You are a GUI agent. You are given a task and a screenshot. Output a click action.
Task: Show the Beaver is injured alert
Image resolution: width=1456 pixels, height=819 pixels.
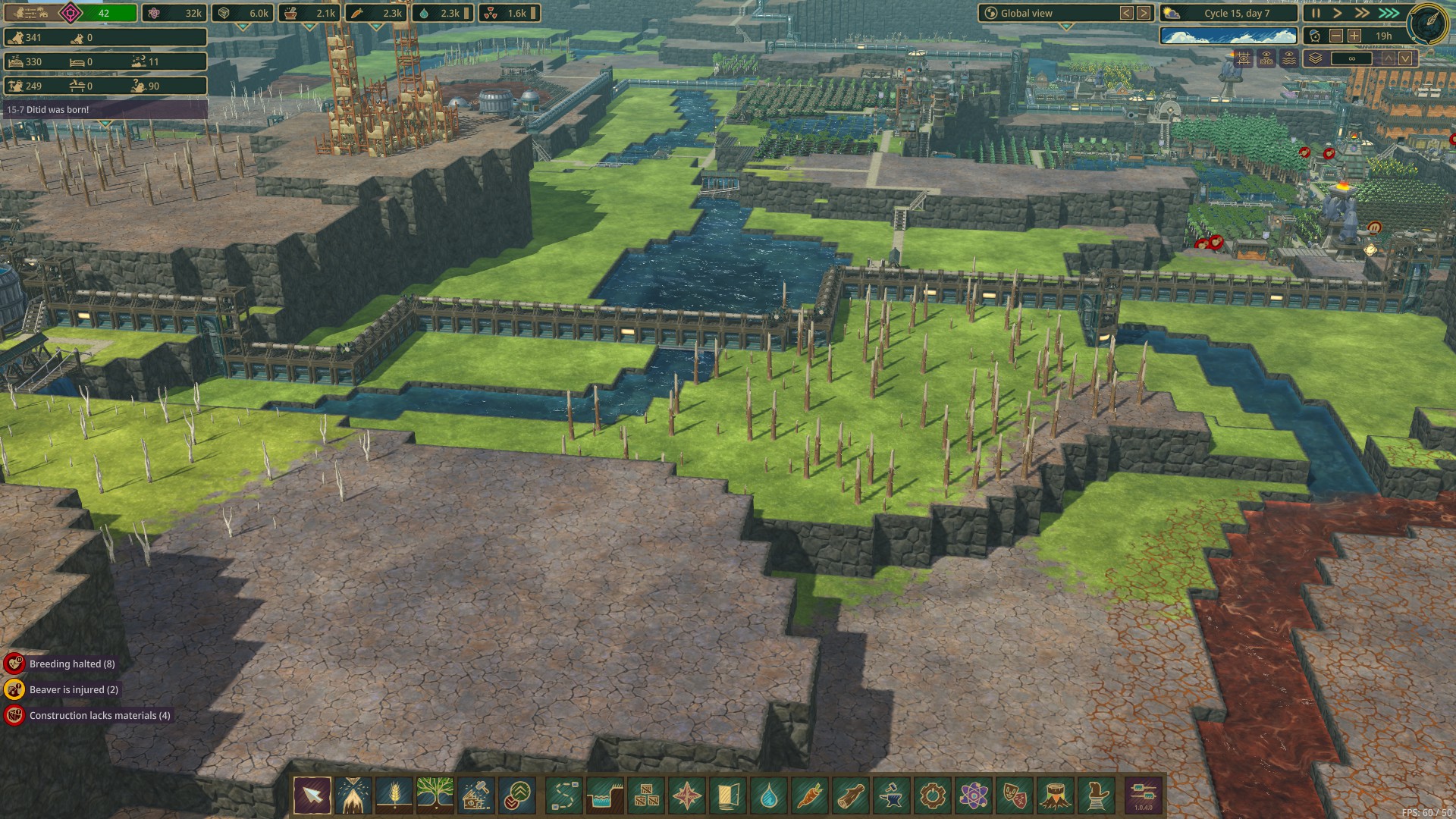[x=74, y=690]
